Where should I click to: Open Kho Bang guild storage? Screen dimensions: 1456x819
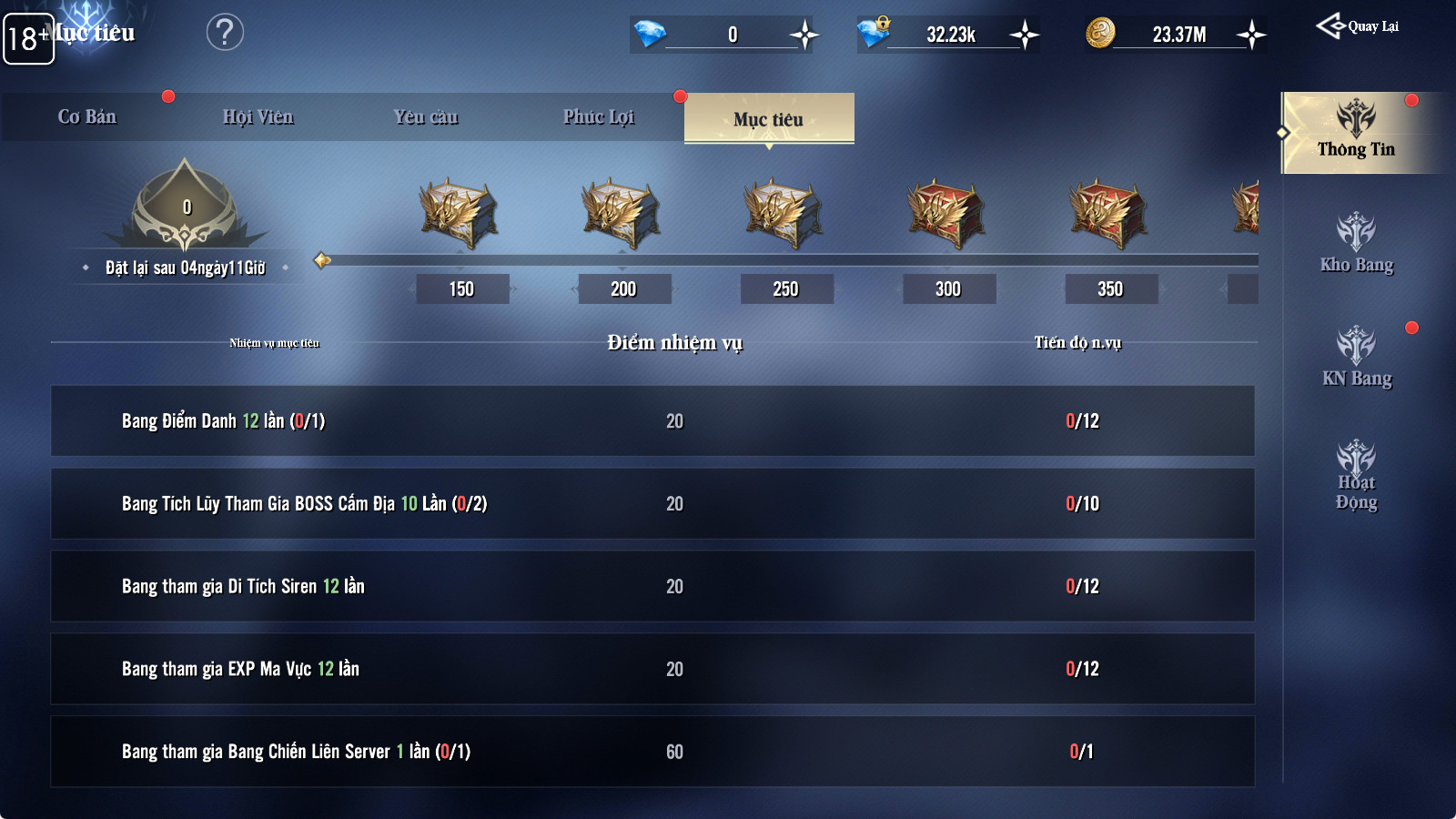[1356, 244]
